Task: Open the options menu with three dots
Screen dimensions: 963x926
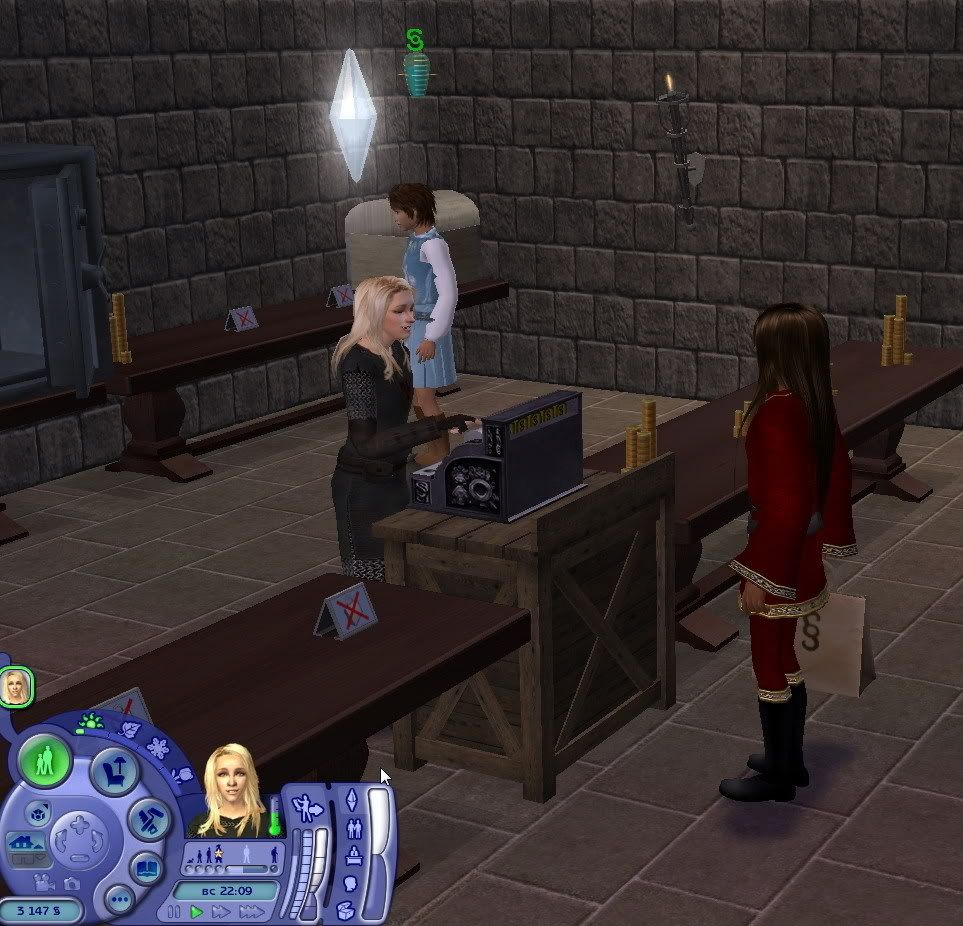Action: (118, 898)
